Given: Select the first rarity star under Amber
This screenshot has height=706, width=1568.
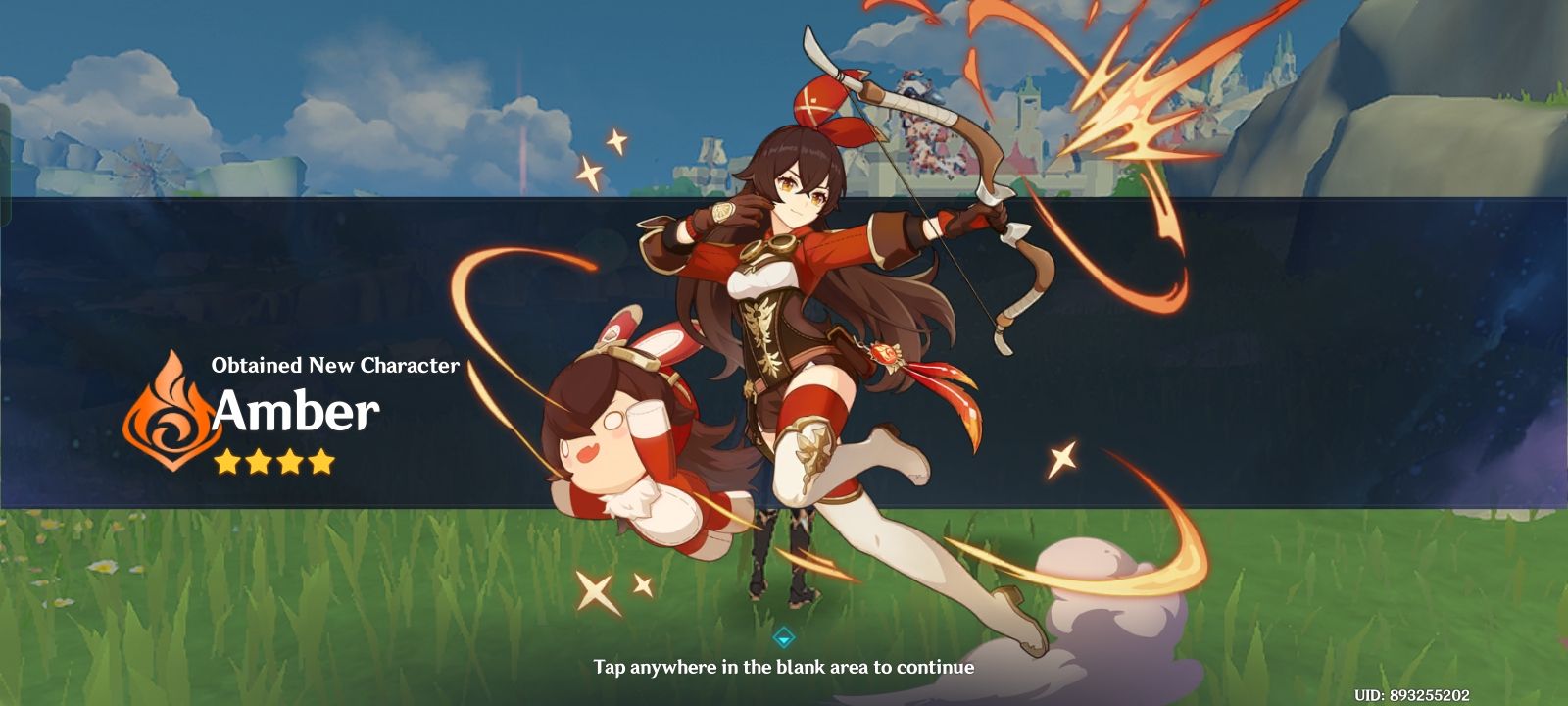Looking at the screenshot, I should [227, 463].
